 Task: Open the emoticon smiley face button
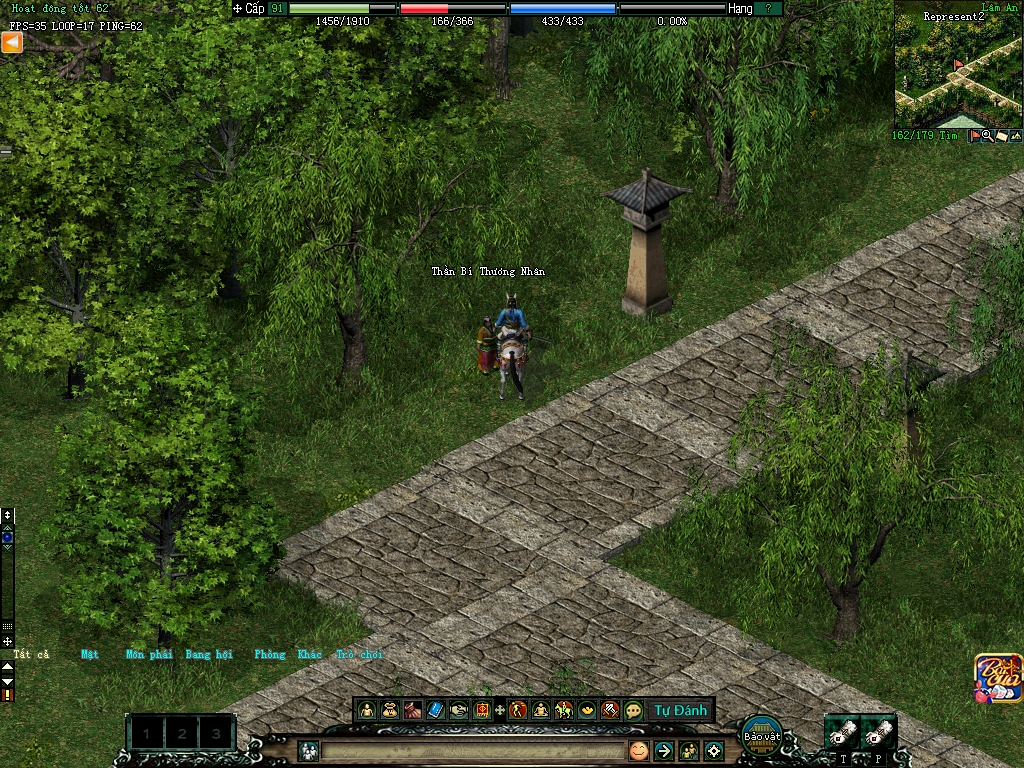click(x=638, y=750)
